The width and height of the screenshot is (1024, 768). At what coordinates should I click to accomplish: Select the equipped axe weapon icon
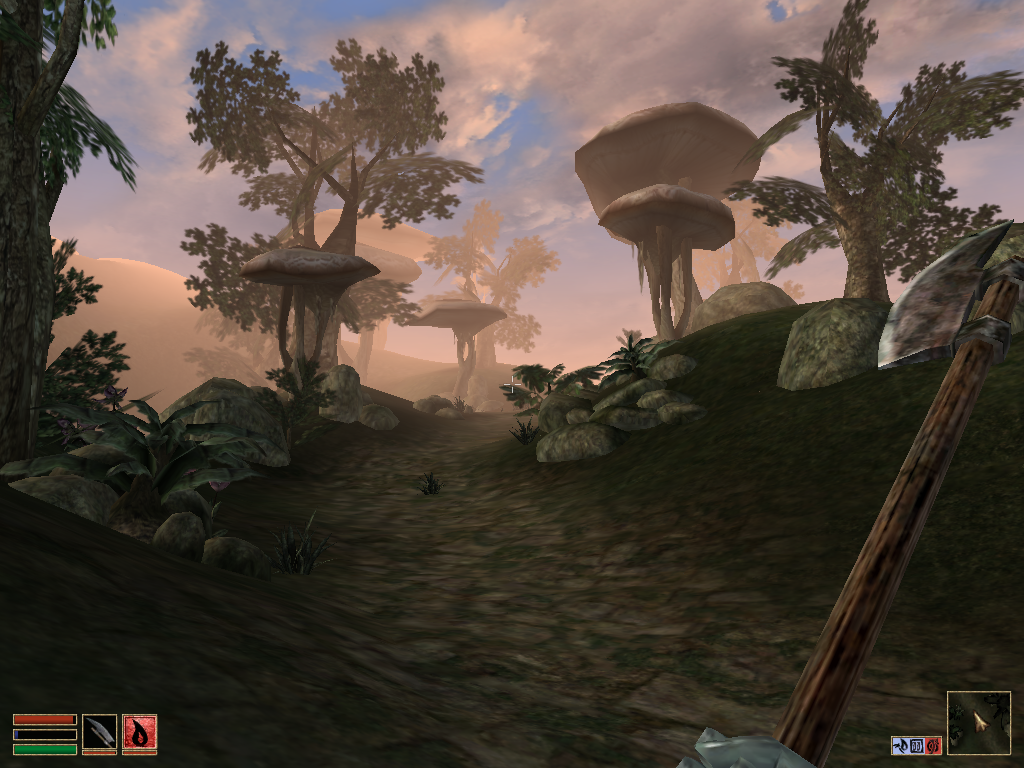tap(99, 734)
